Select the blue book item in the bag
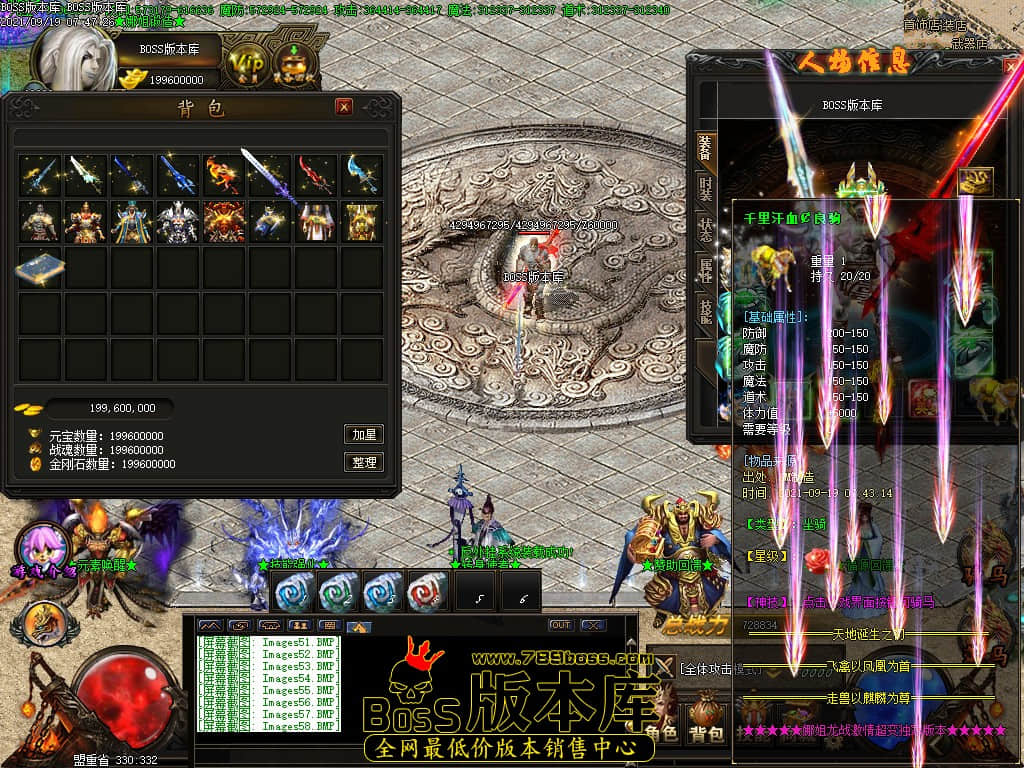This screenshot has height=768, width=1024. (x=40, y=268)
